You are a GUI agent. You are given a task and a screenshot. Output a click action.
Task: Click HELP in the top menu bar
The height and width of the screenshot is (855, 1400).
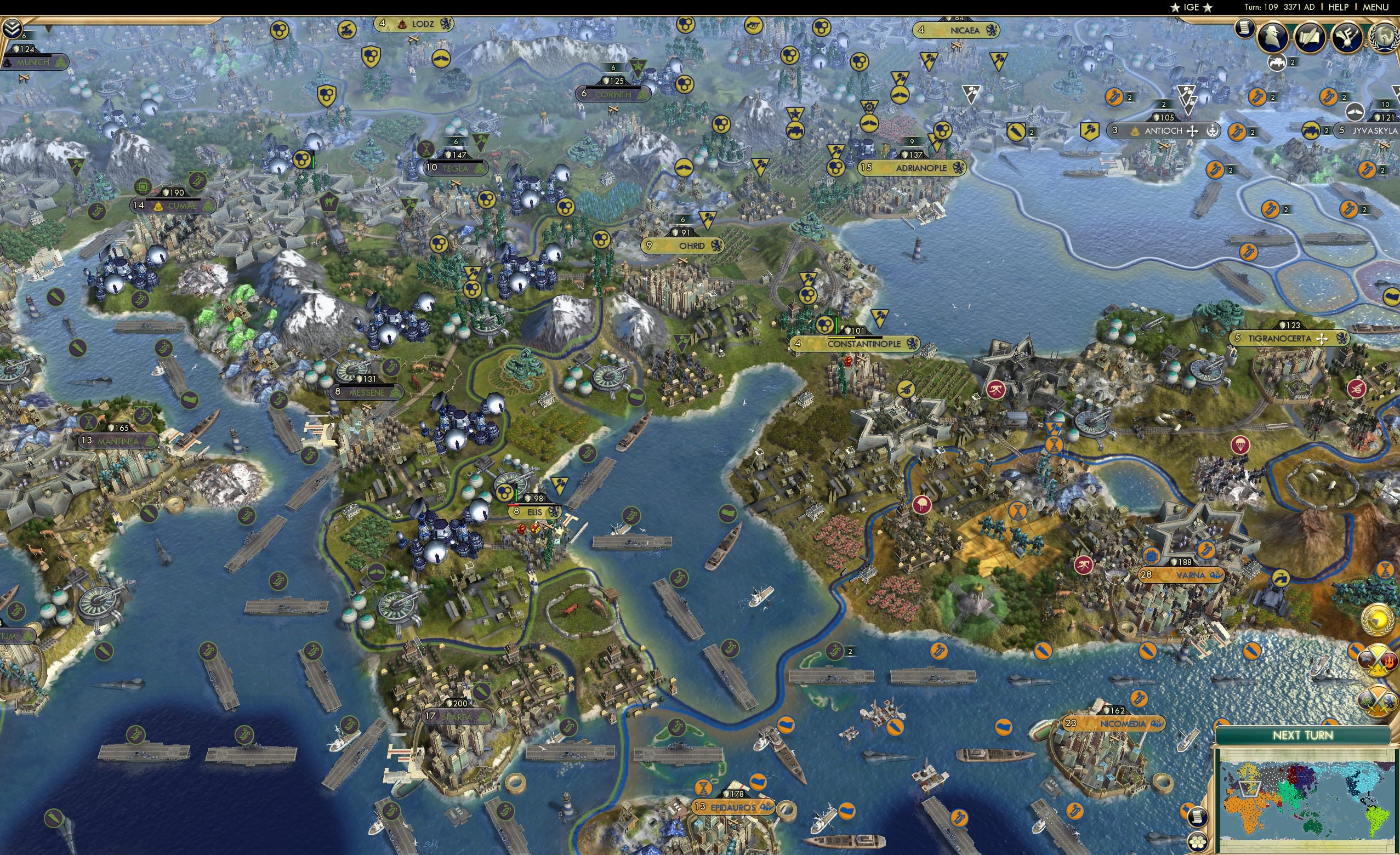pos(1339,7)
